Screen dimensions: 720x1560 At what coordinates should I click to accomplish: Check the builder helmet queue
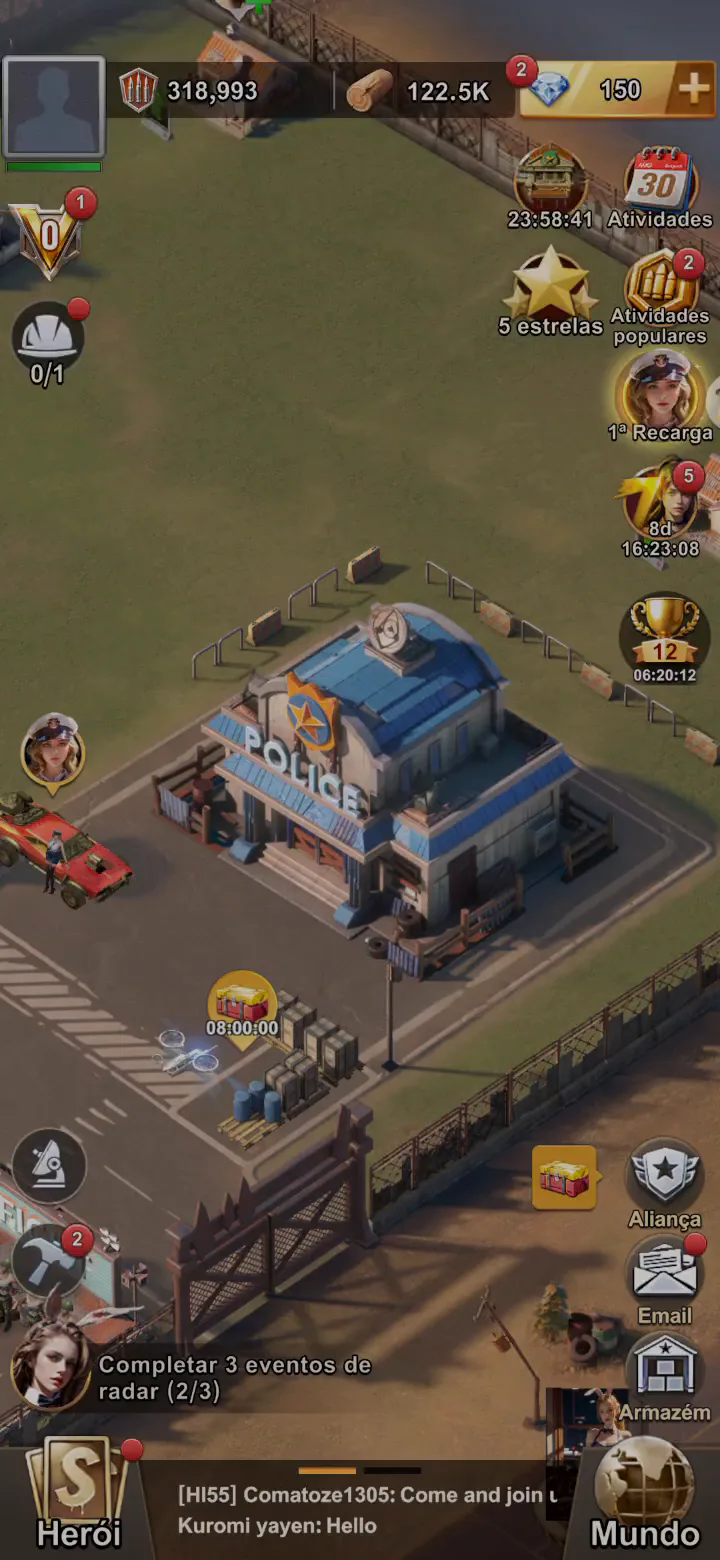tap(48, 338)
